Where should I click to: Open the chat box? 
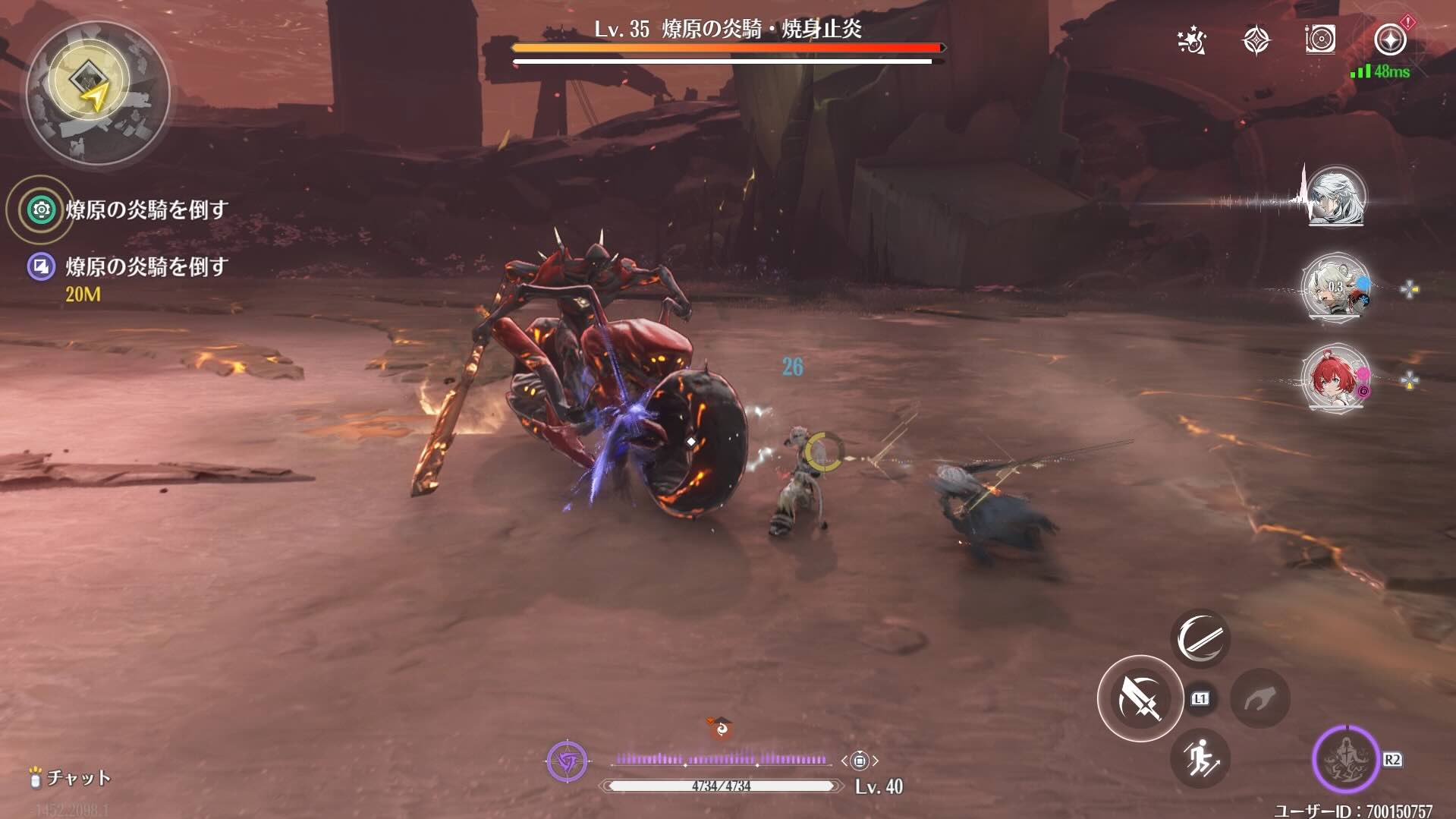point(70,777)
